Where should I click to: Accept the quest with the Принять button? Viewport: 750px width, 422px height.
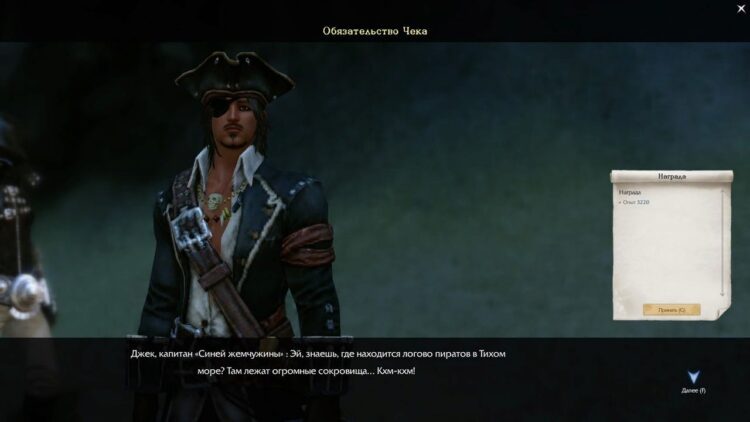671,310
